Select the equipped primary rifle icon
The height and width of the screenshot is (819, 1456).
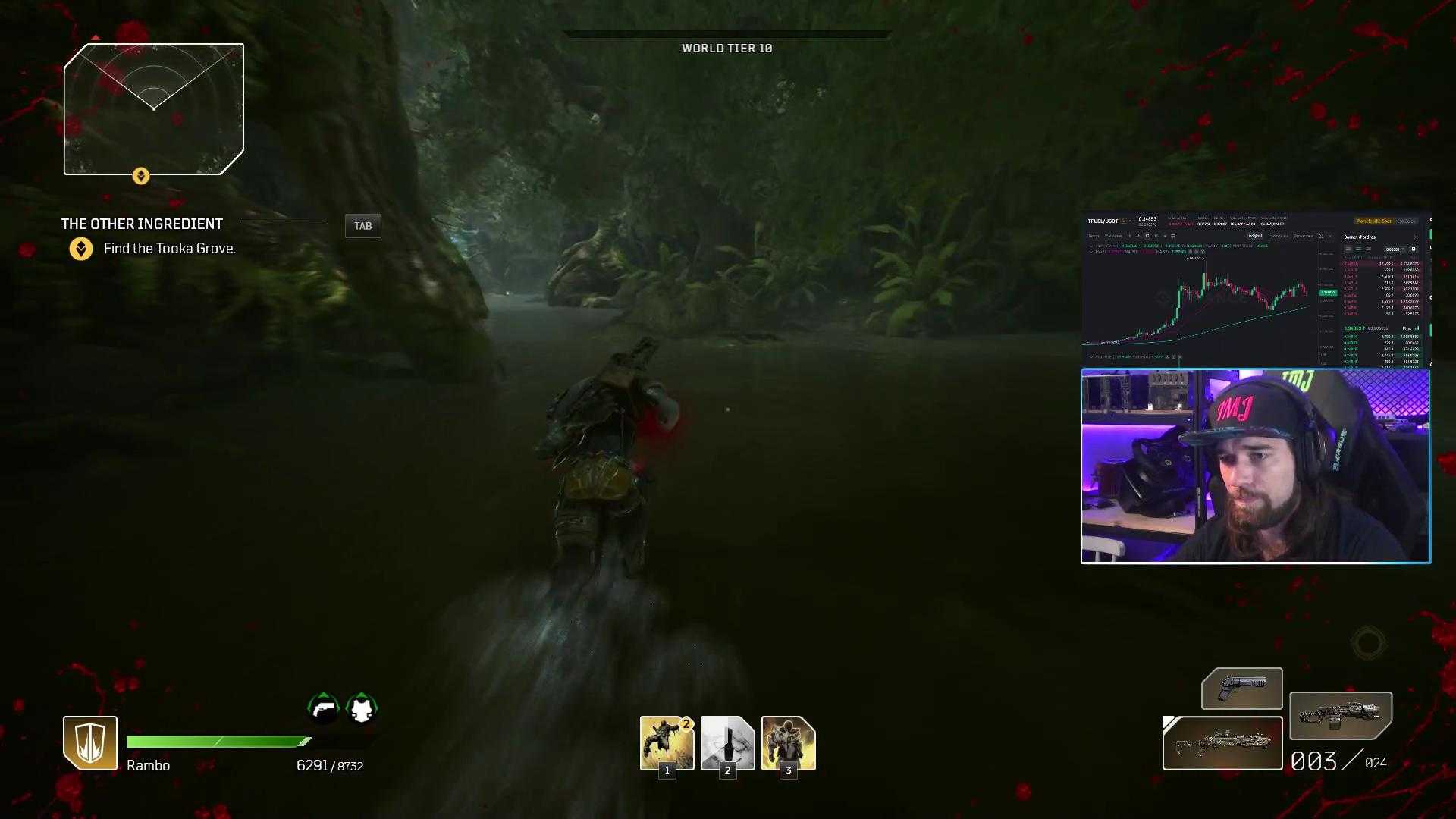pos(1221,743)
